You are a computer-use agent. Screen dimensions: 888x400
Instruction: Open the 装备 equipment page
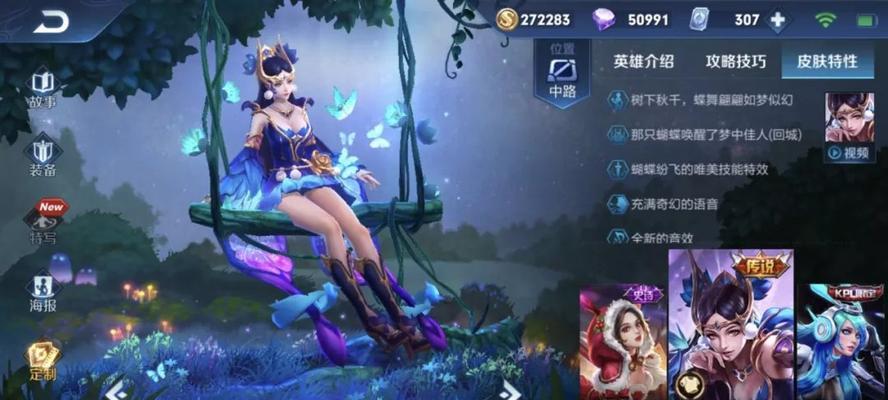click(x=43, y=155)
